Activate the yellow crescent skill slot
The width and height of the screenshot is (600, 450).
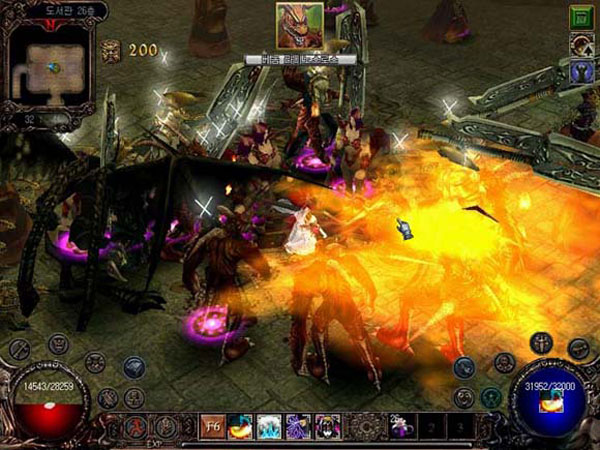pos(241,427)
